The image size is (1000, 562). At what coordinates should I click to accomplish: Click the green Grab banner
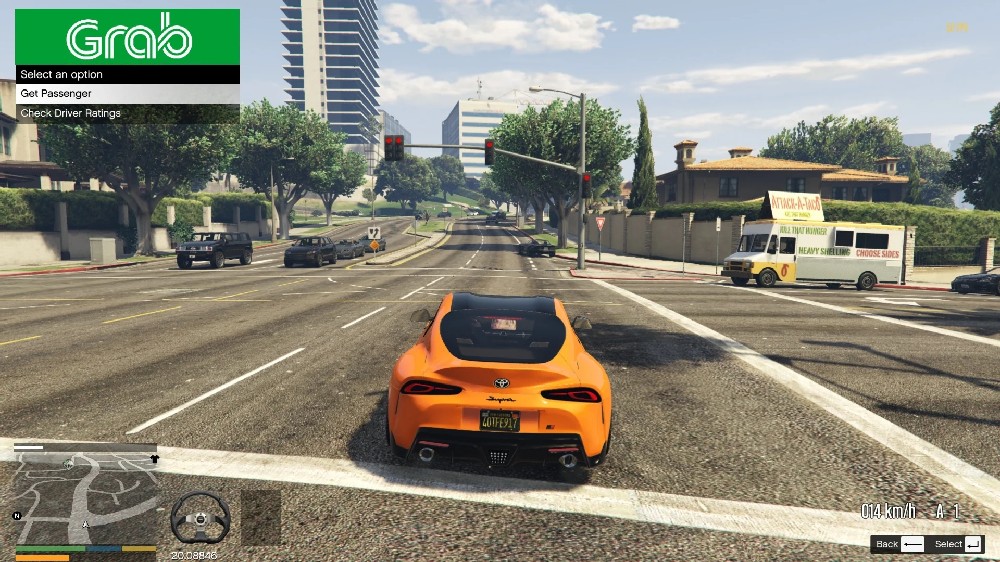pos(127,37)
